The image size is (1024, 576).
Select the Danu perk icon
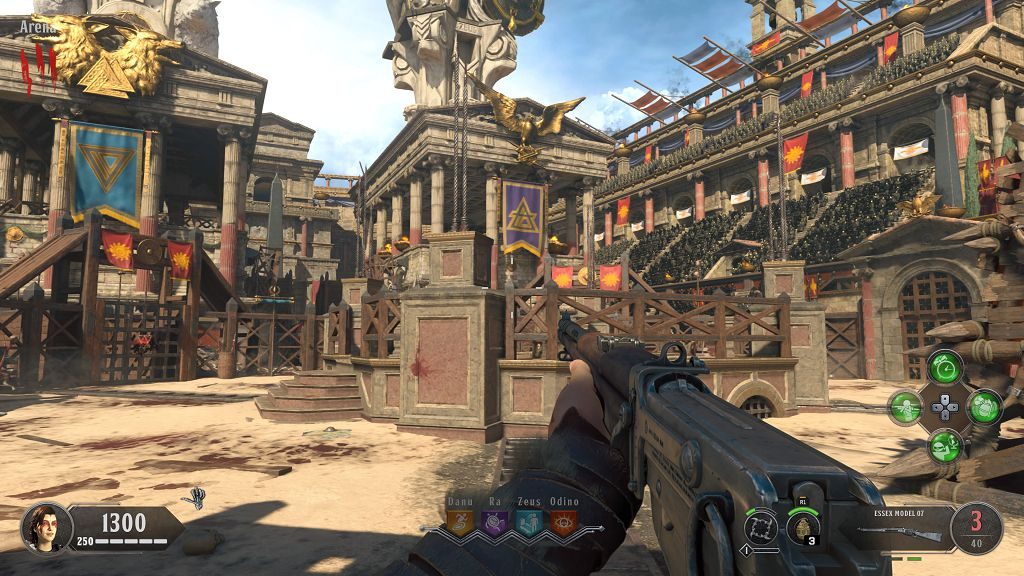460,522
